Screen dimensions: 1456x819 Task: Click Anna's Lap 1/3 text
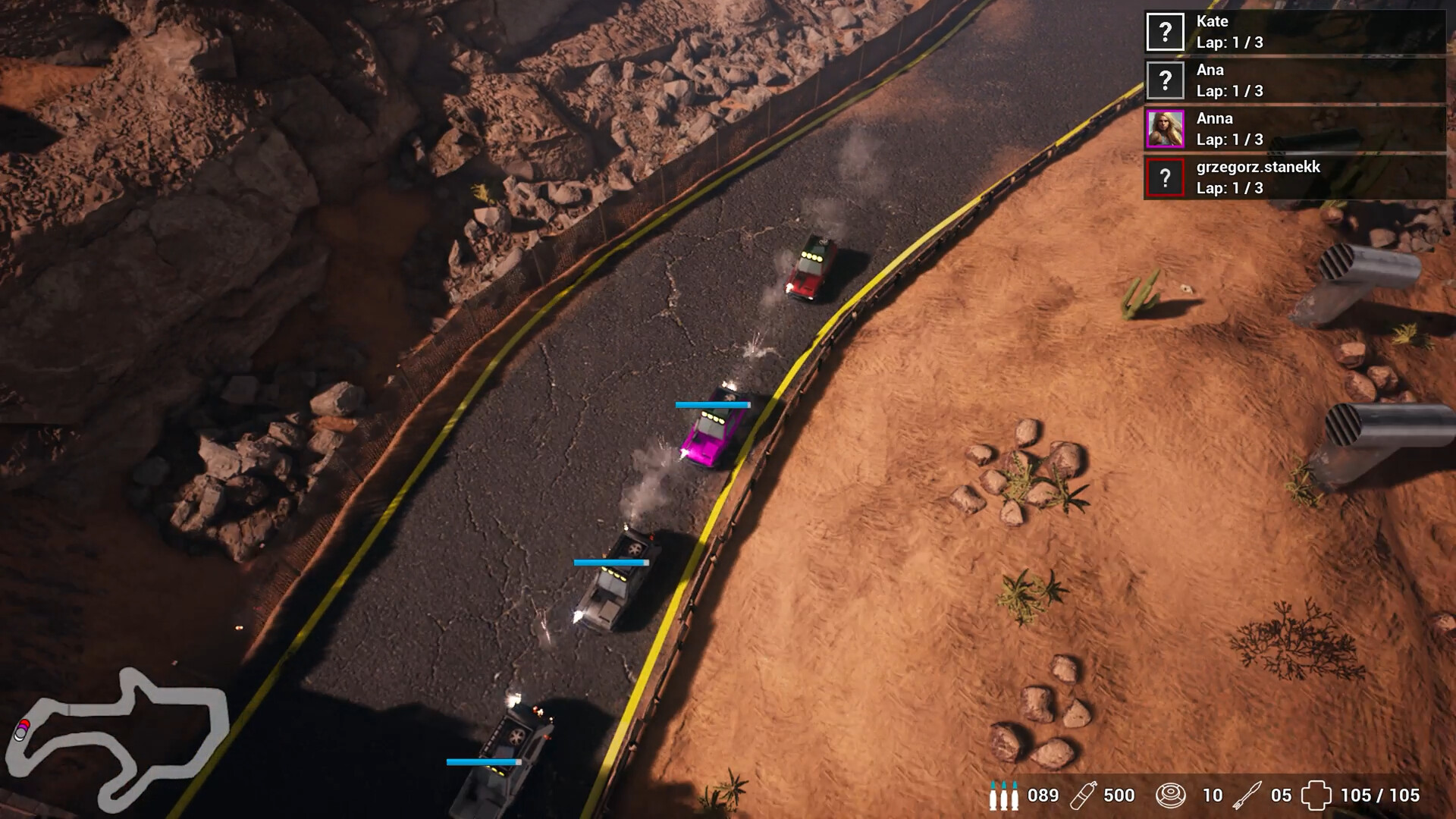click(1230, 139)
